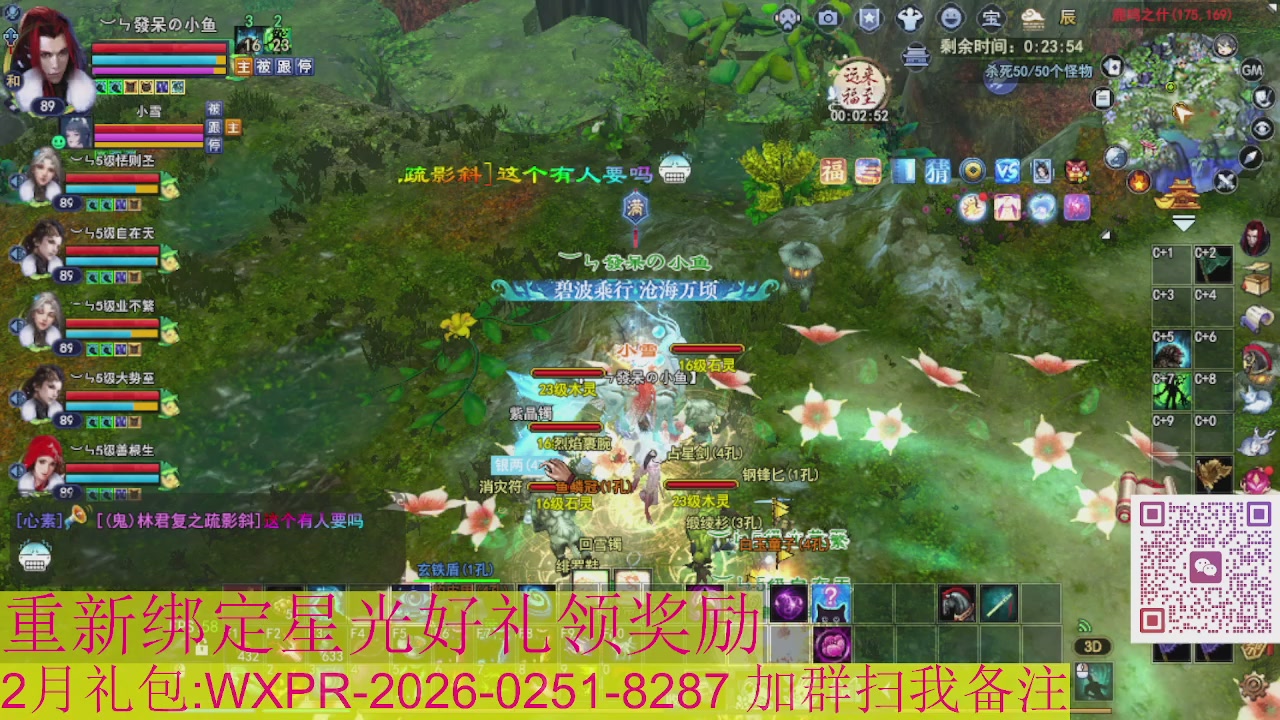Click the 宝 treasure icon in top toolbar

point(991,18)
